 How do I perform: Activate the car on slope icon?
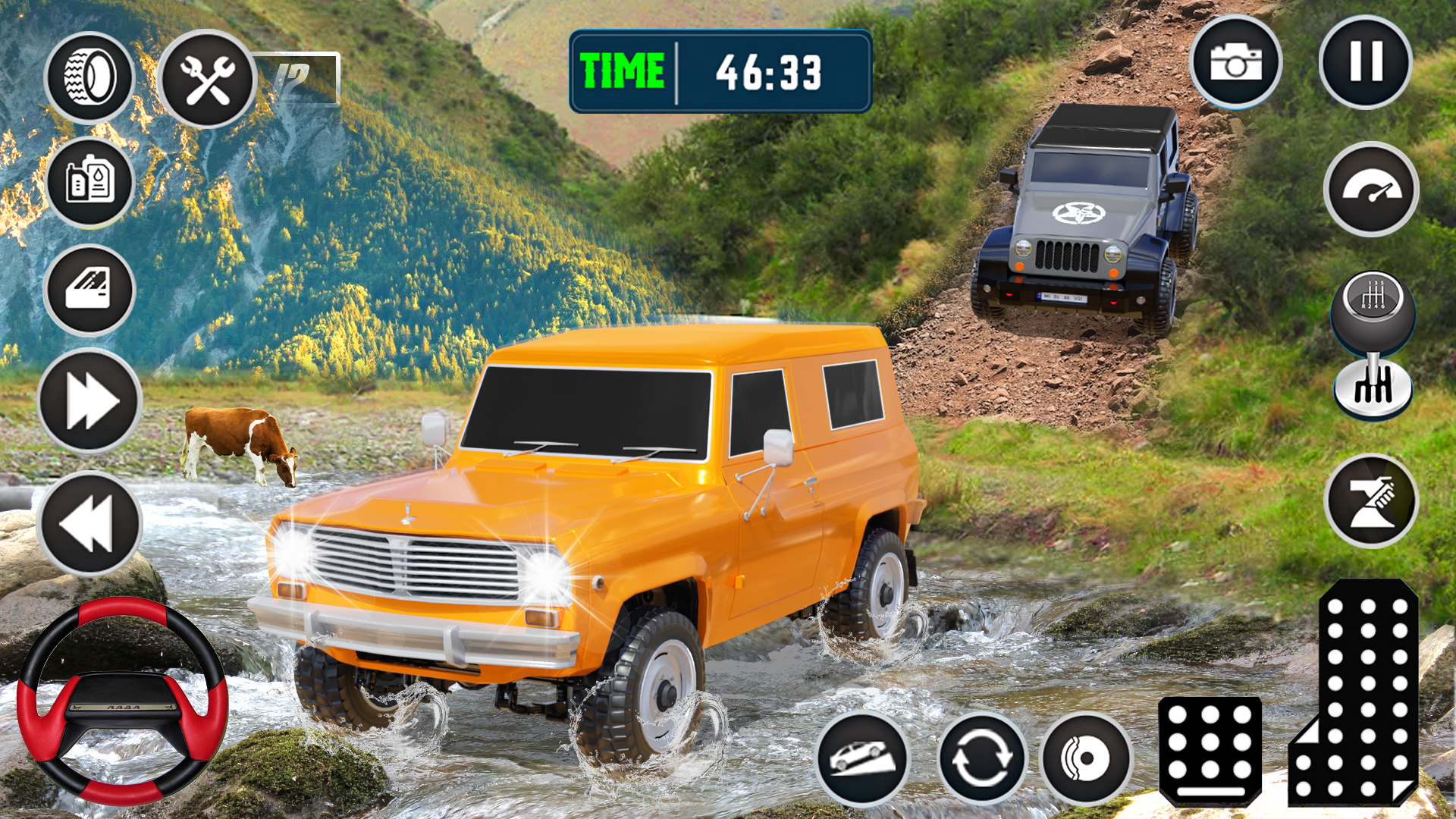point(862,758)
